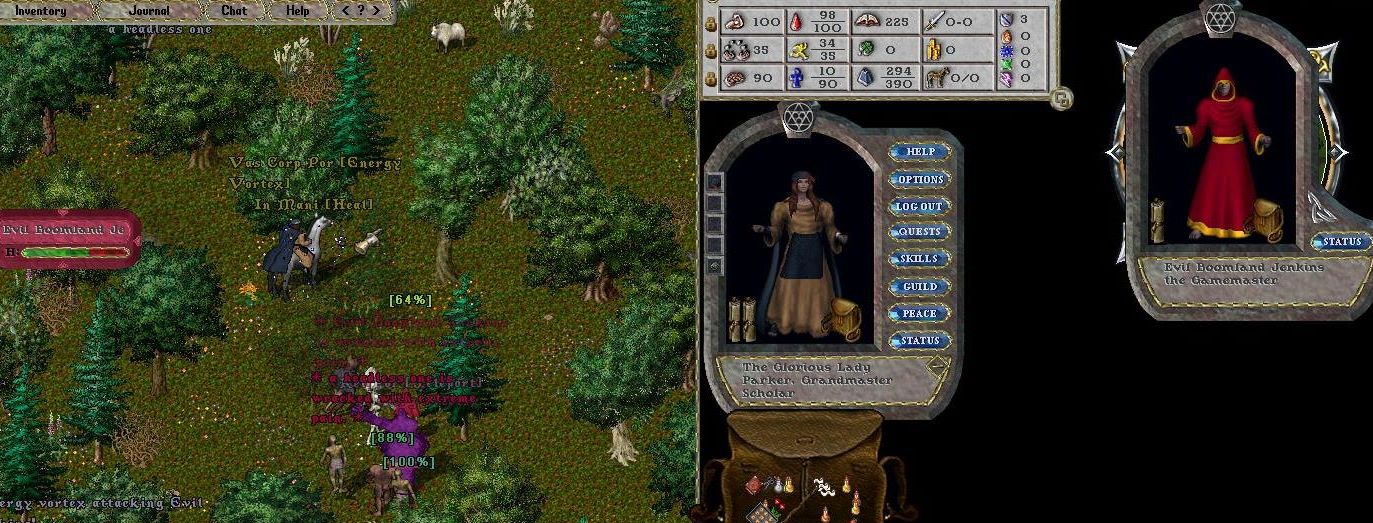Open STATUS on Lady Parker's paperdoll
This screenshot has height=523, width=1373.
919,340
